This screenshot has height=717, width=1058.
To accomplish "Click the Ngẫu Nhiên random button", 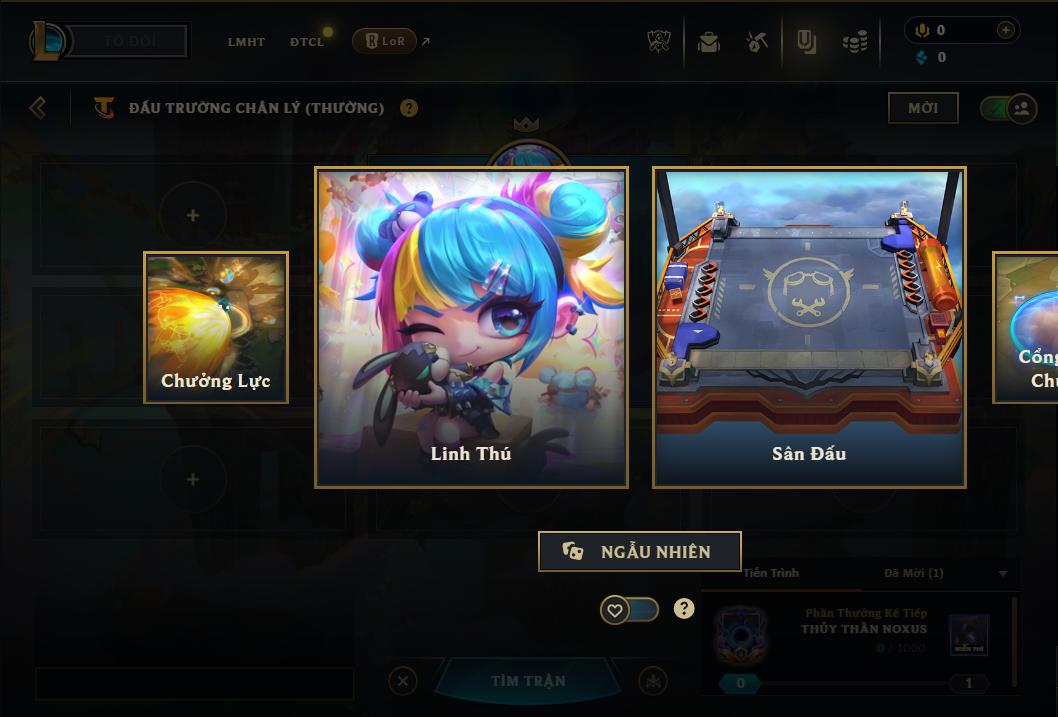I will tap(640, 551).
